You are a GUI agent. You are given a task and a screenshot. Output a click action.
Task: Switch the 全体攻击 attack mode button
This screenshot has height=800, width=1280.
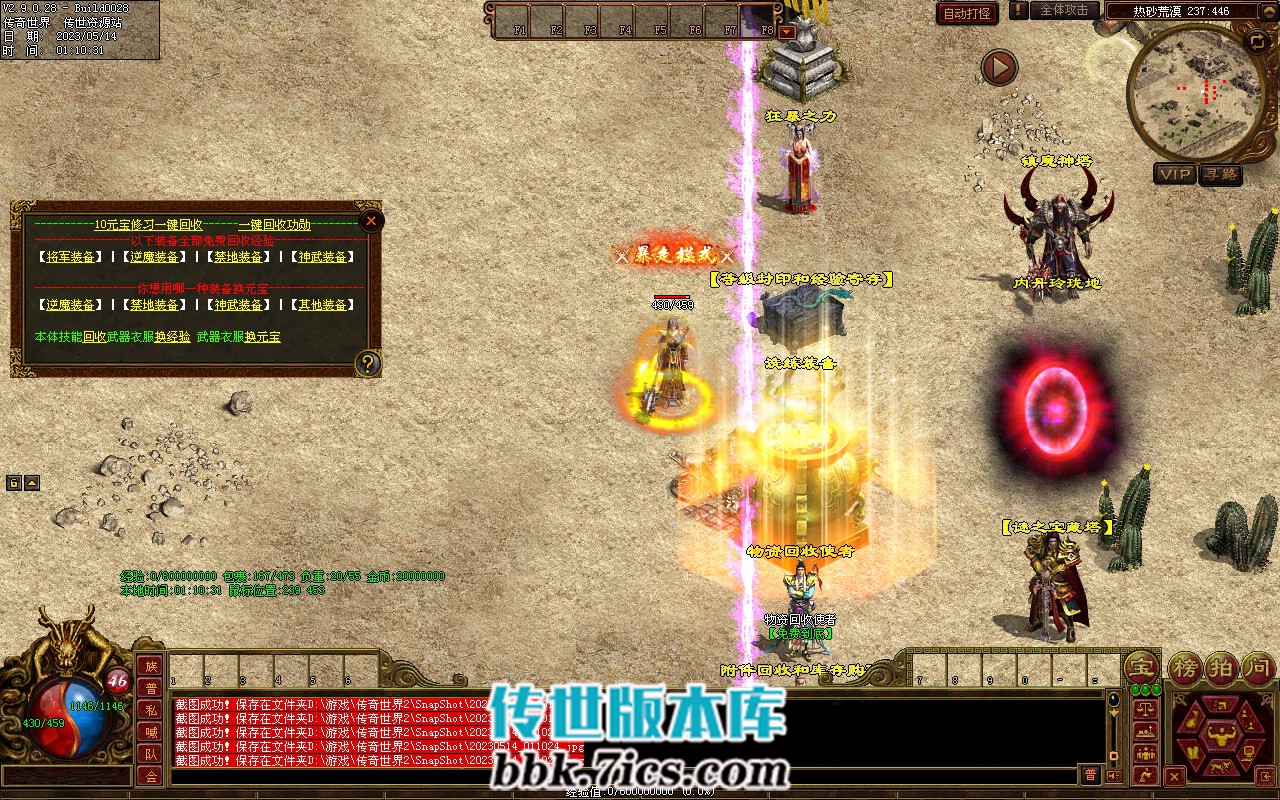click(1064, 10)
